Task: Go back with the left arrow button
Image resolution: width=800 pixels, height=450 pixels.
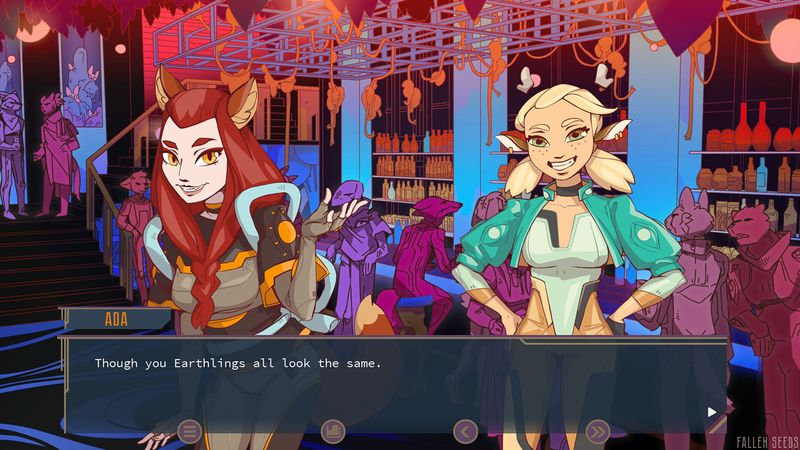Action: 465,431
